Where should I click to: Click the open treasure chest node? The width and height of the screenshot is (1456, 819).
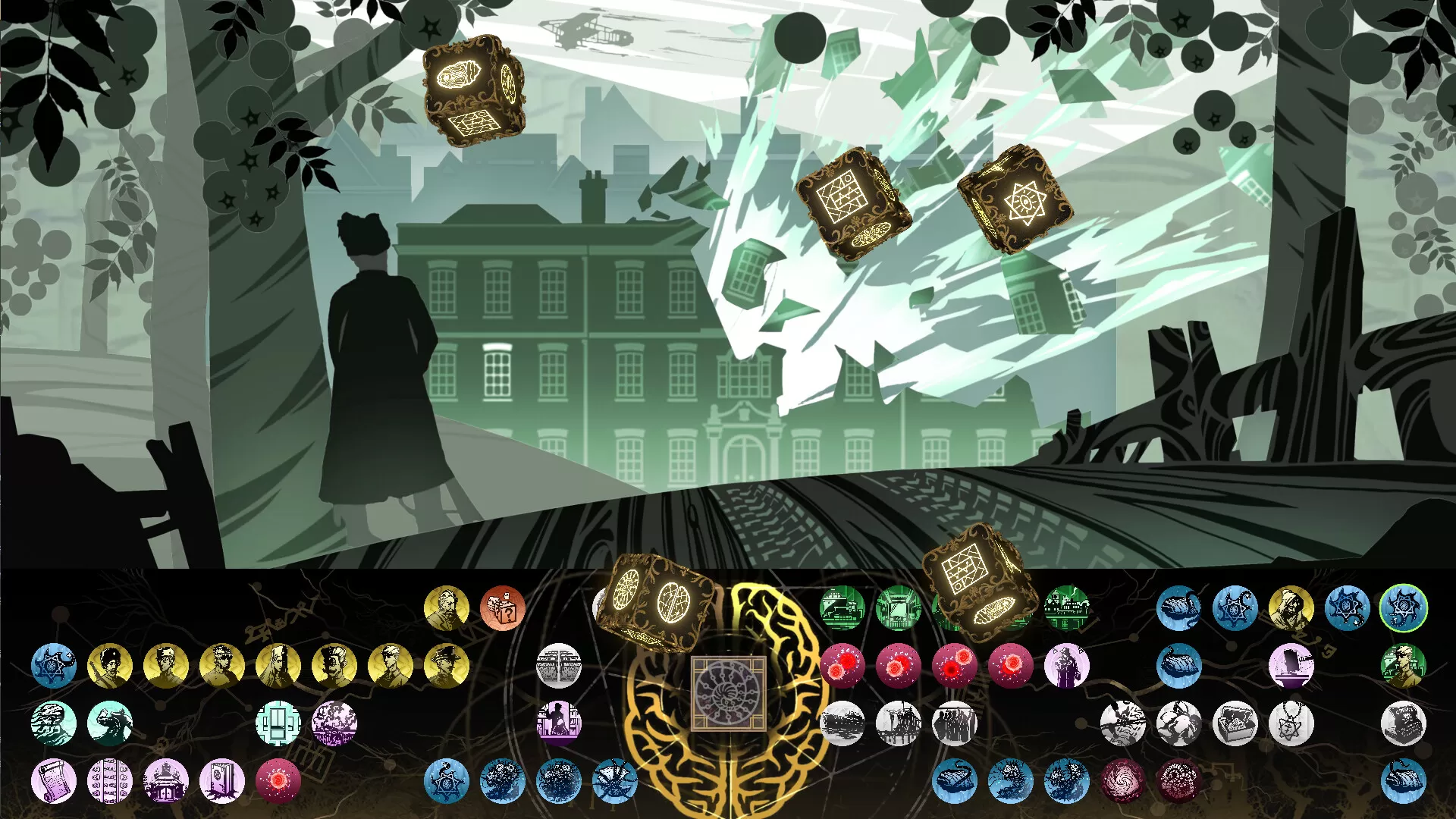tap(1236, 720)
